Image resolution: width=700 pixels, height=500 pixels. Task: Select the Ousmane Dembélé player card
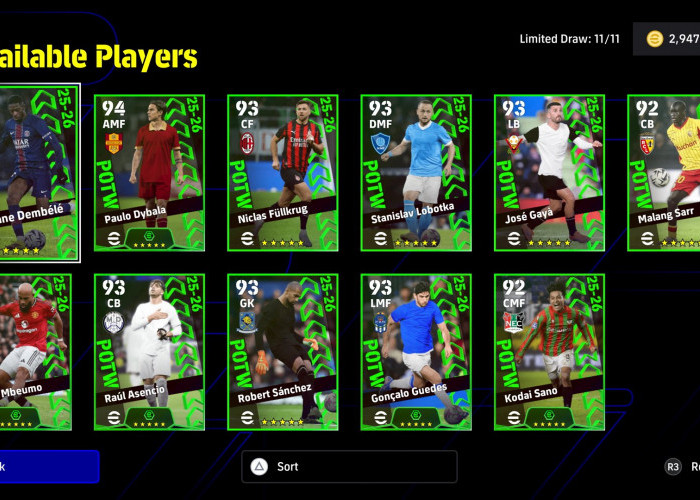click(x=38, y=172)
